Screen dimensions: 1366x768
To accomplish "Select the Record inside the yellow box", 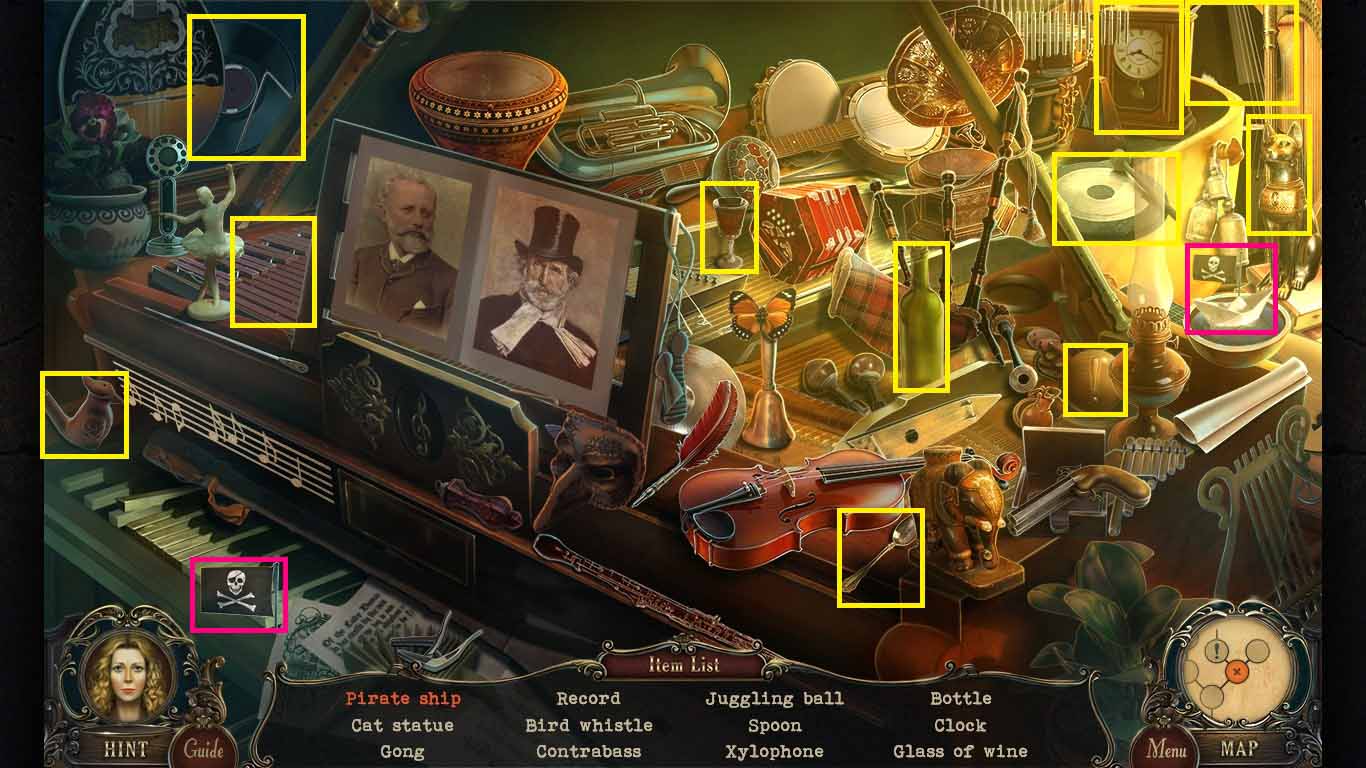I will [245, 85].
